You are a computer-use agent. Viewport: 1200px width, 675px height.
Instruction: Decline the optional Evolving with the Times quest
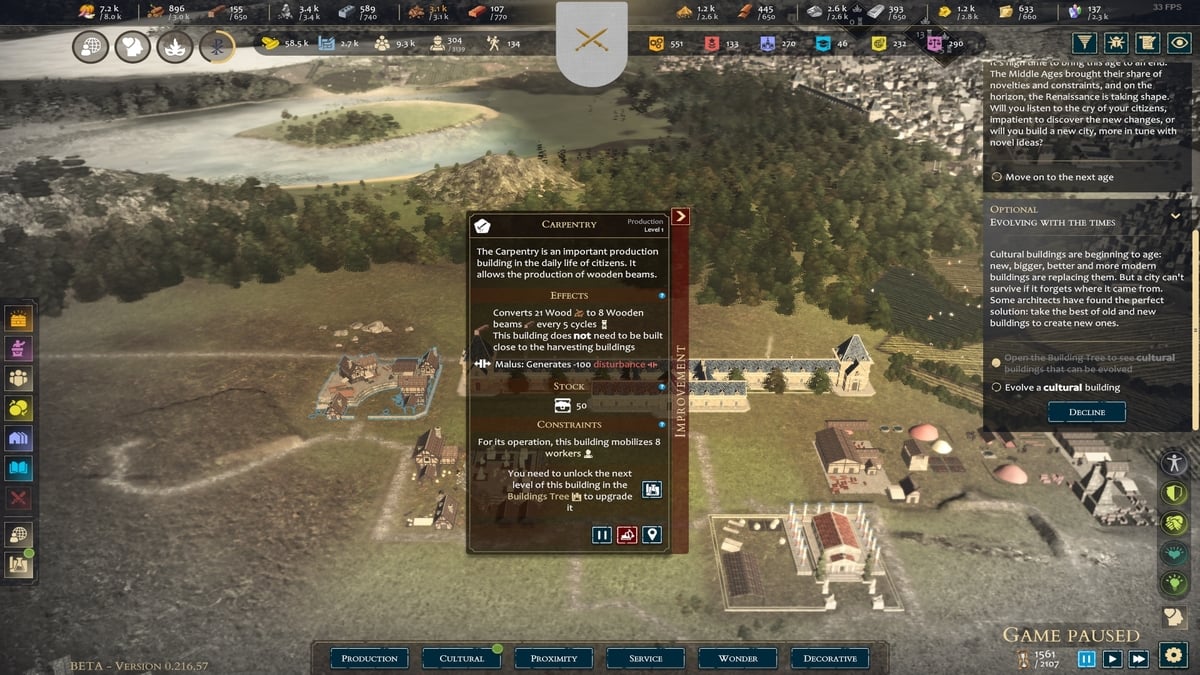pyautogui.click(x=1086, y=412)
